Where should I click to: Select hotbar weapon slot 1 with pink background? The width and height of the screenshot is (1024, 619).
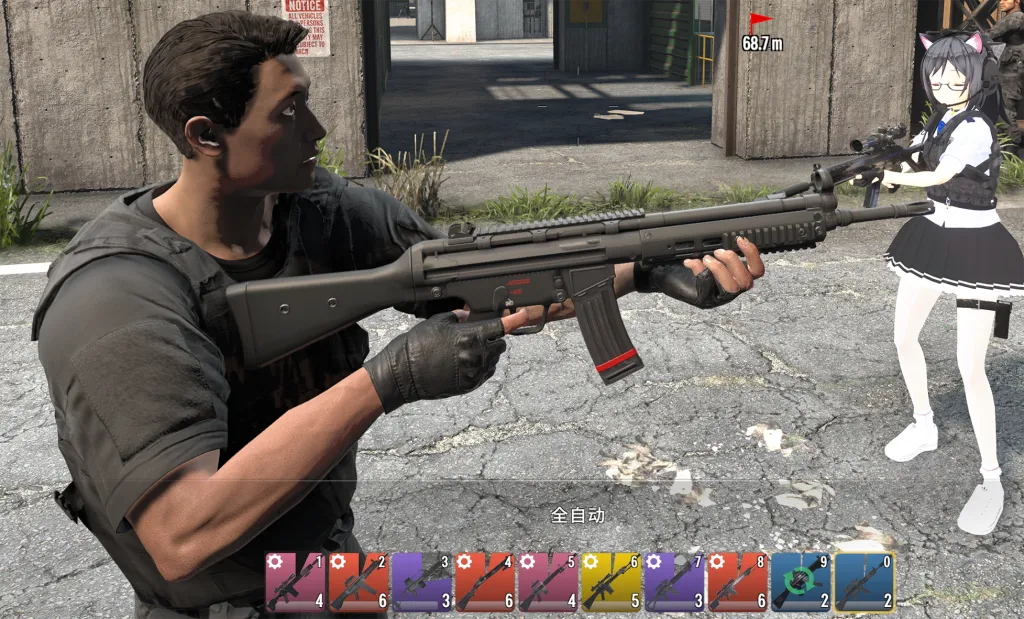tap(296, 581)
